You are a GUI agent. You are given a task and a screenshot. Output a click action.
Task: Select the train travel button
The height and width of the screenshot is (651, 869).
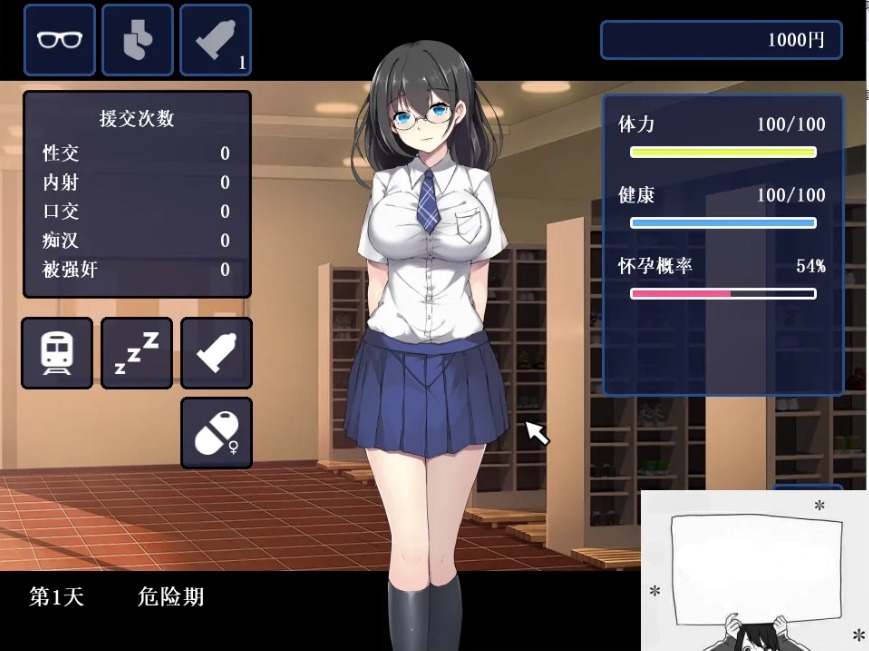coord(57,353)
